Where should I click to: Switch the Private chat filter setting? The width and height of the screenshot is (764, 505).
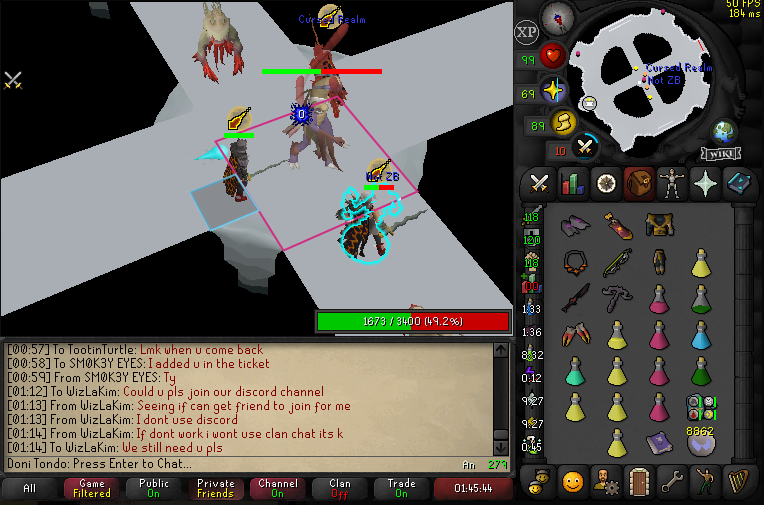pos(216,489)
